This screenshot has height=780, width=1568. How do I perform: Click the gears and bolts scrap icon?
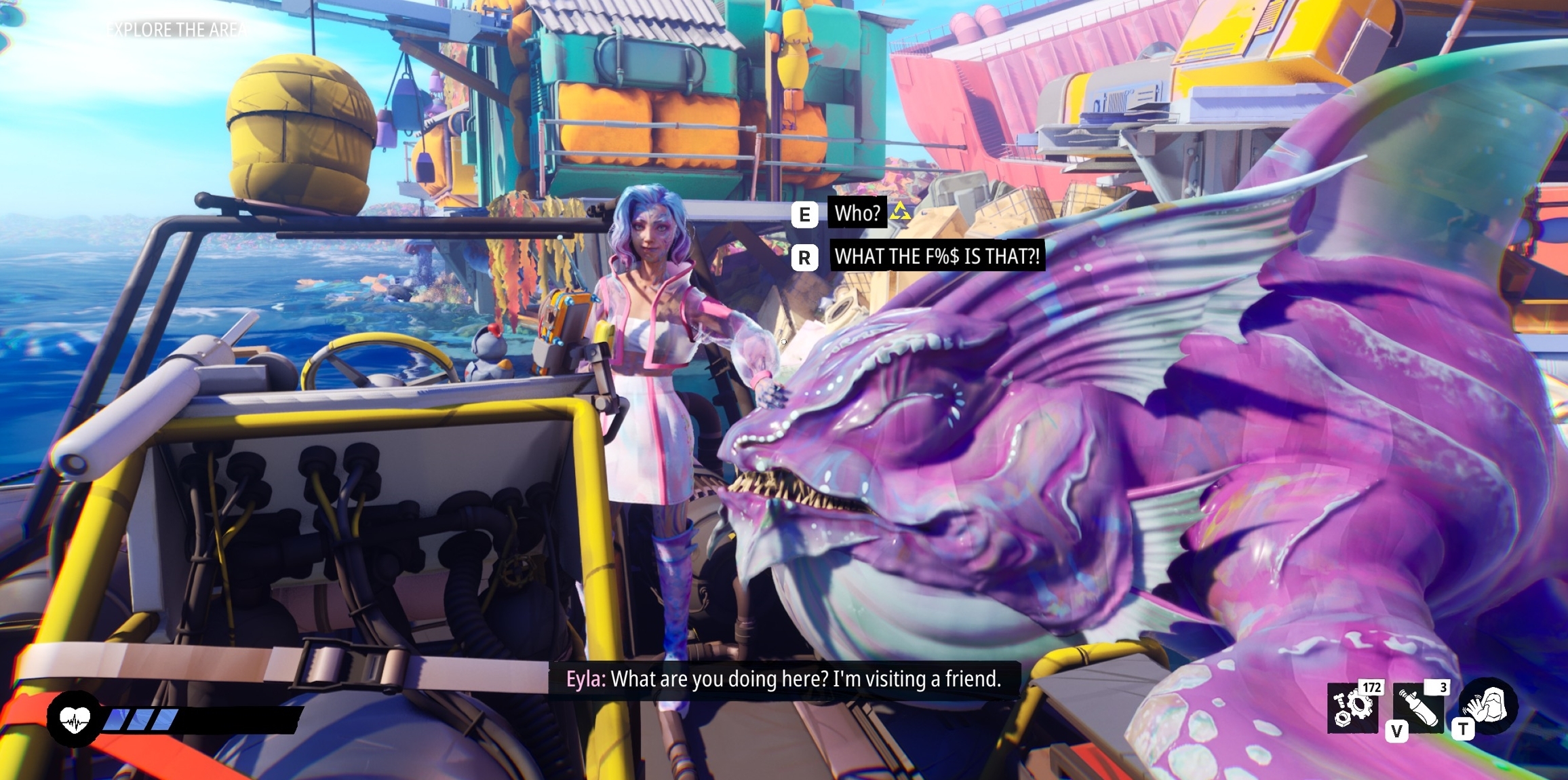tap(1353, 708)
